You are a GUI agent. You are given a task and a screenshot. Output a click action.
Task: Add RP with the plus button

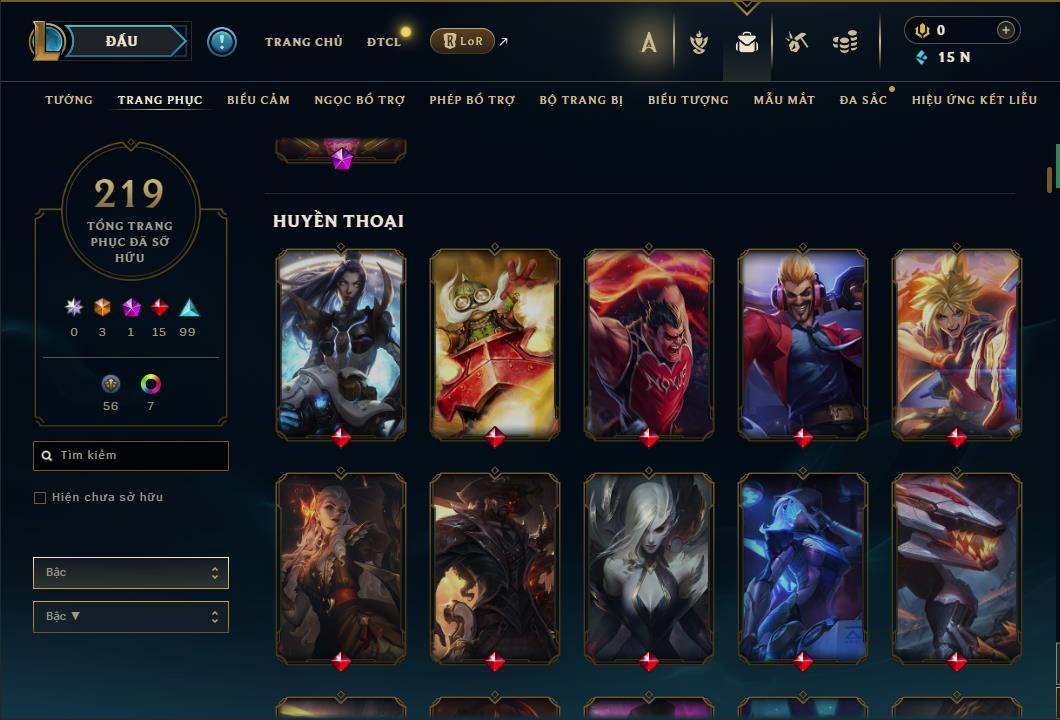pyautogui.click(x=1005, y=30)
